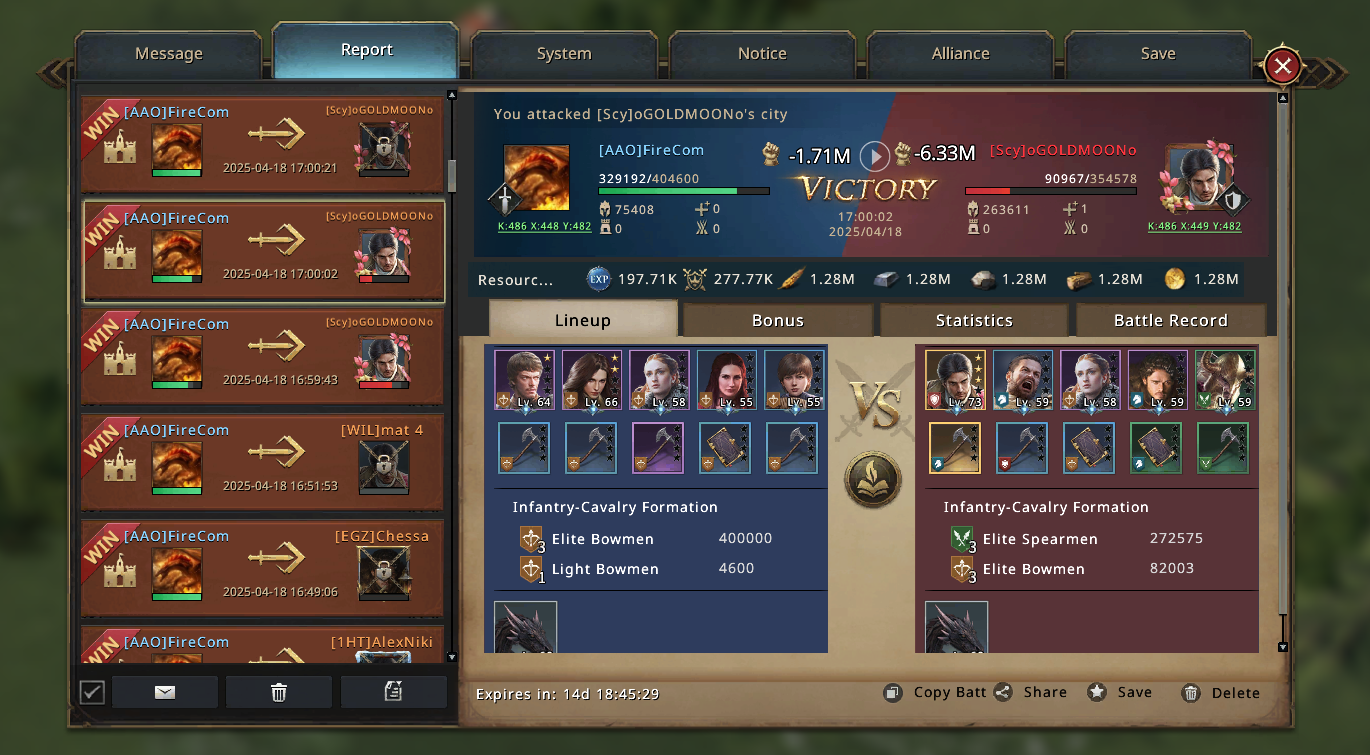Show the Notice tab
This screenshot has height=755, width=1370.
pos(762,54)
